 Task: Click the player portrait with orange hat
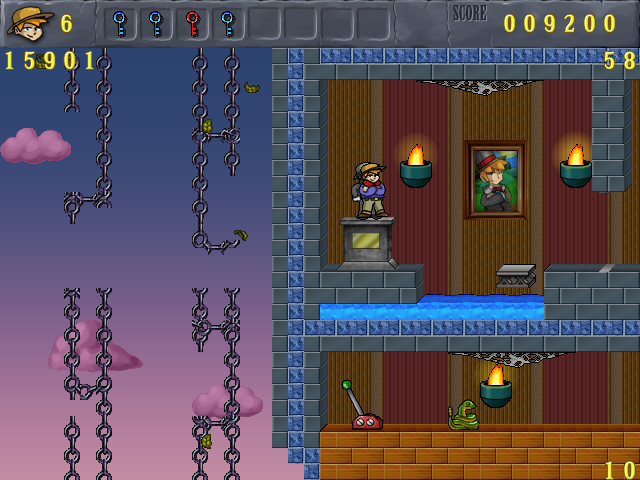point(30,22)
